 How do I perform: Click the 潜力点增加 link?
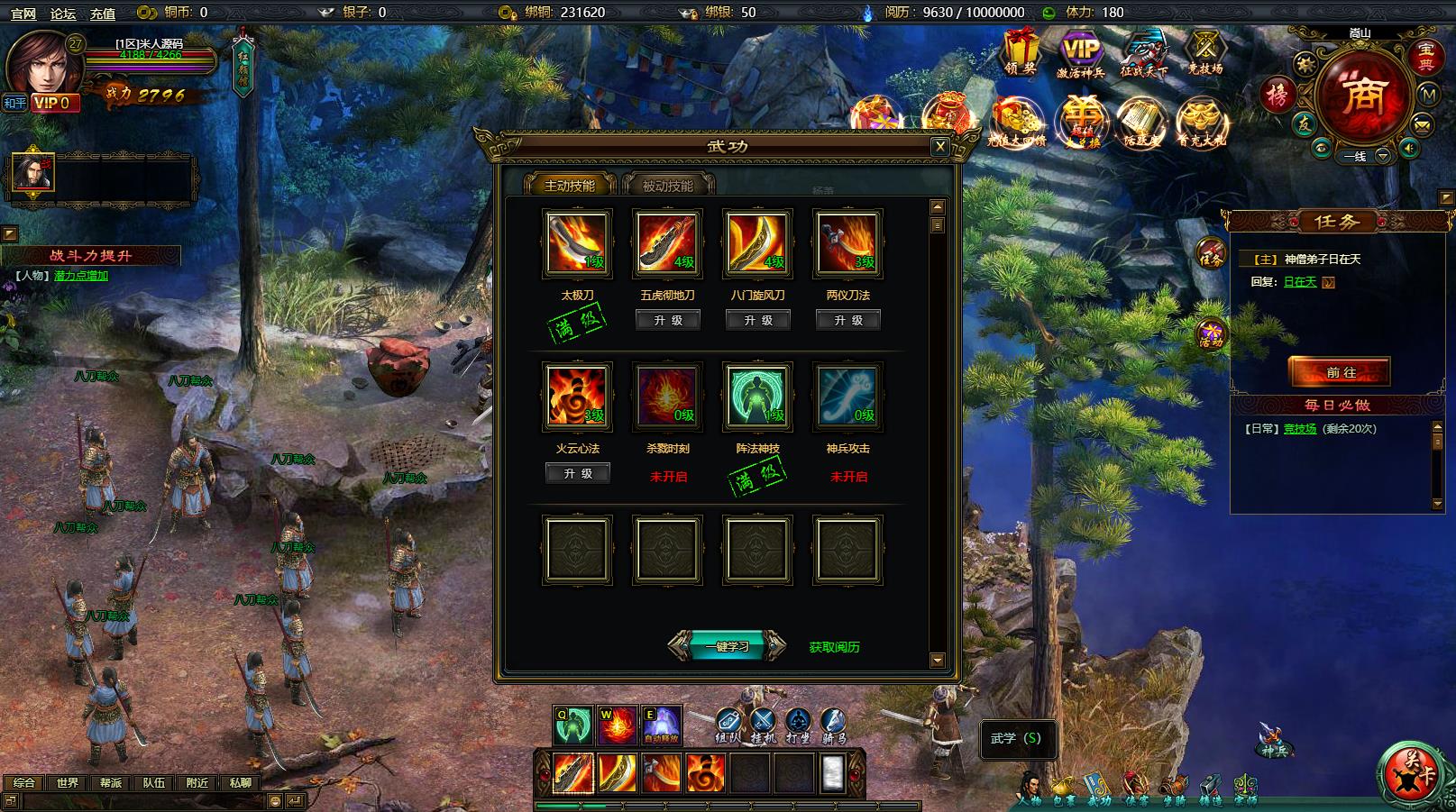point(81,276)
